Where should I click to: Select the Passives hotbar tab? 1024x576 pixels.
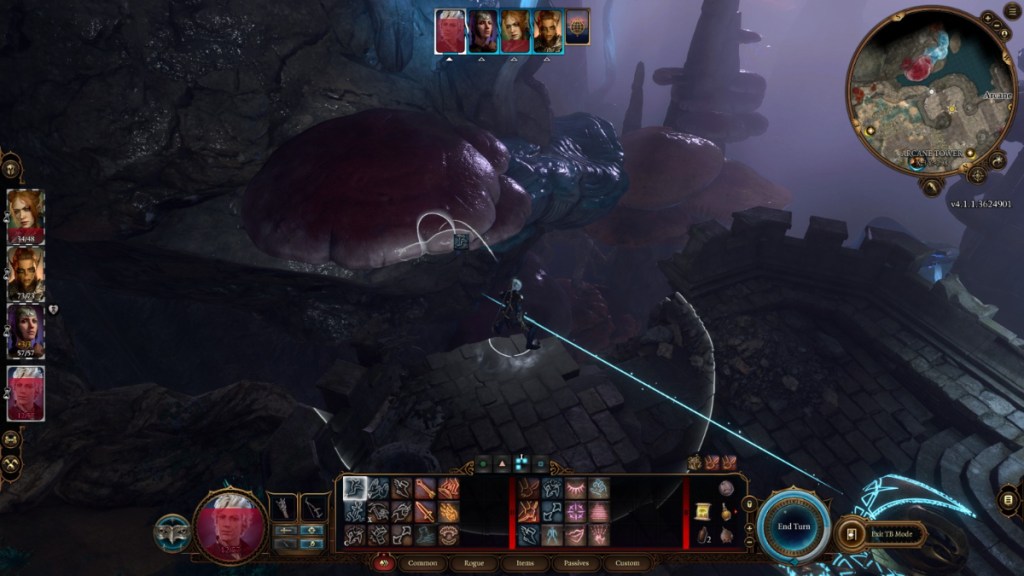(575, 564)
